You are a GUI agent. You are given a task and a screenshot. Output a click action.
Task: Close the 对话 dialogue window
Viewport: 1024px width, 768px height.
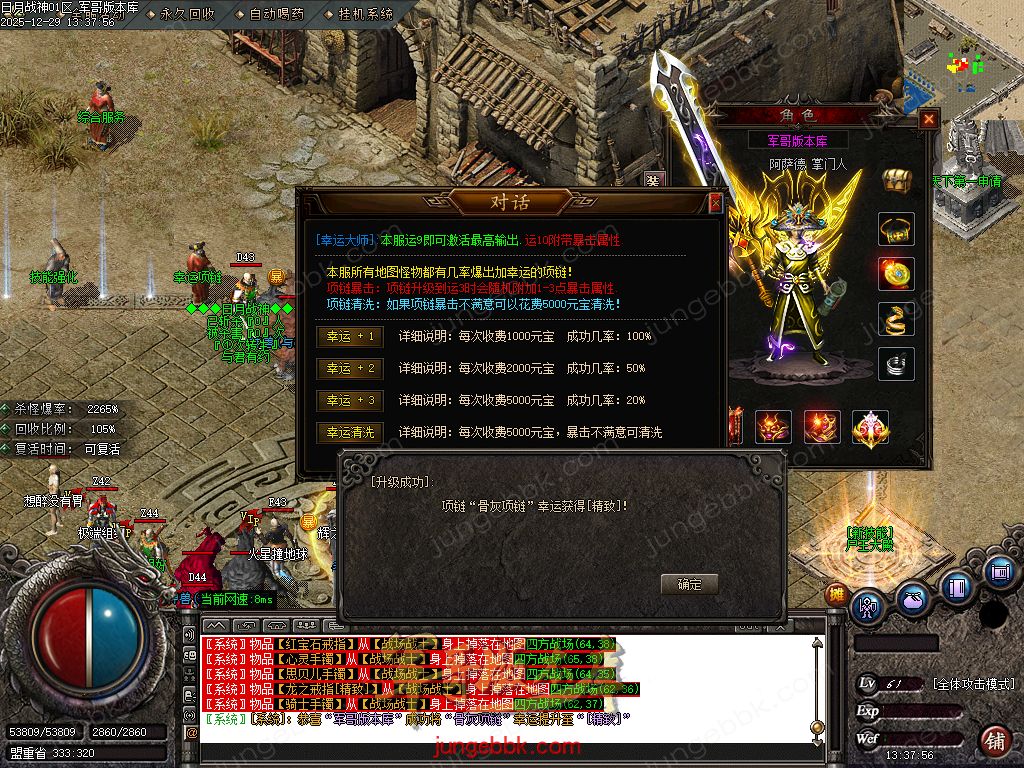[715, 203]
